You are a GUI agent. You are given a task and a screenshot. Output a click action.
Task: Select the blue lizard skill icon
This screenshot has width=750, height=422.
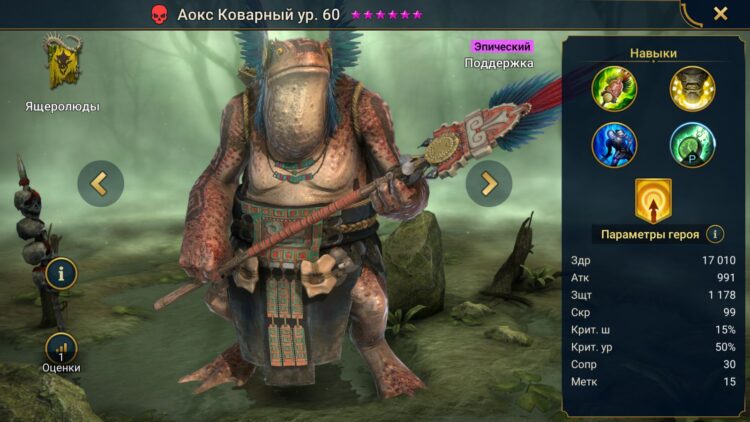pos(615,144)
